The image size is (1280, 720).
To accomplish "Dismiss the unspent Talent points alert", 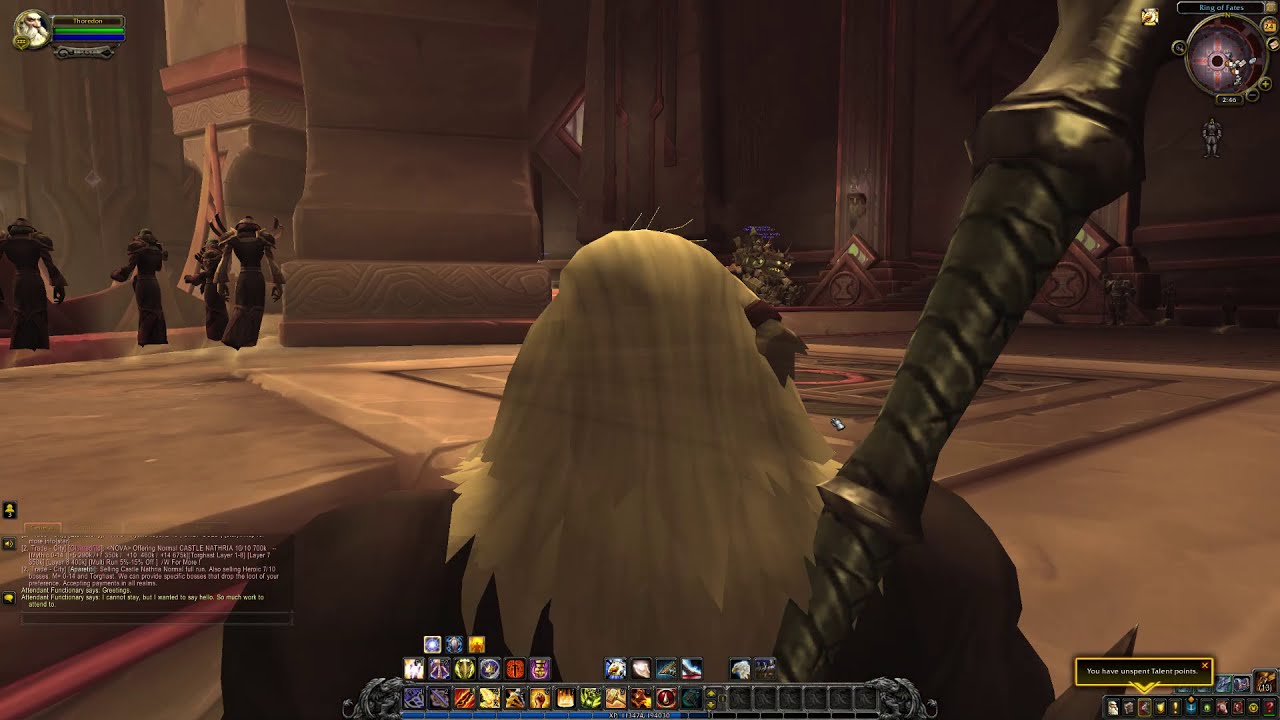I will 1206,666.
